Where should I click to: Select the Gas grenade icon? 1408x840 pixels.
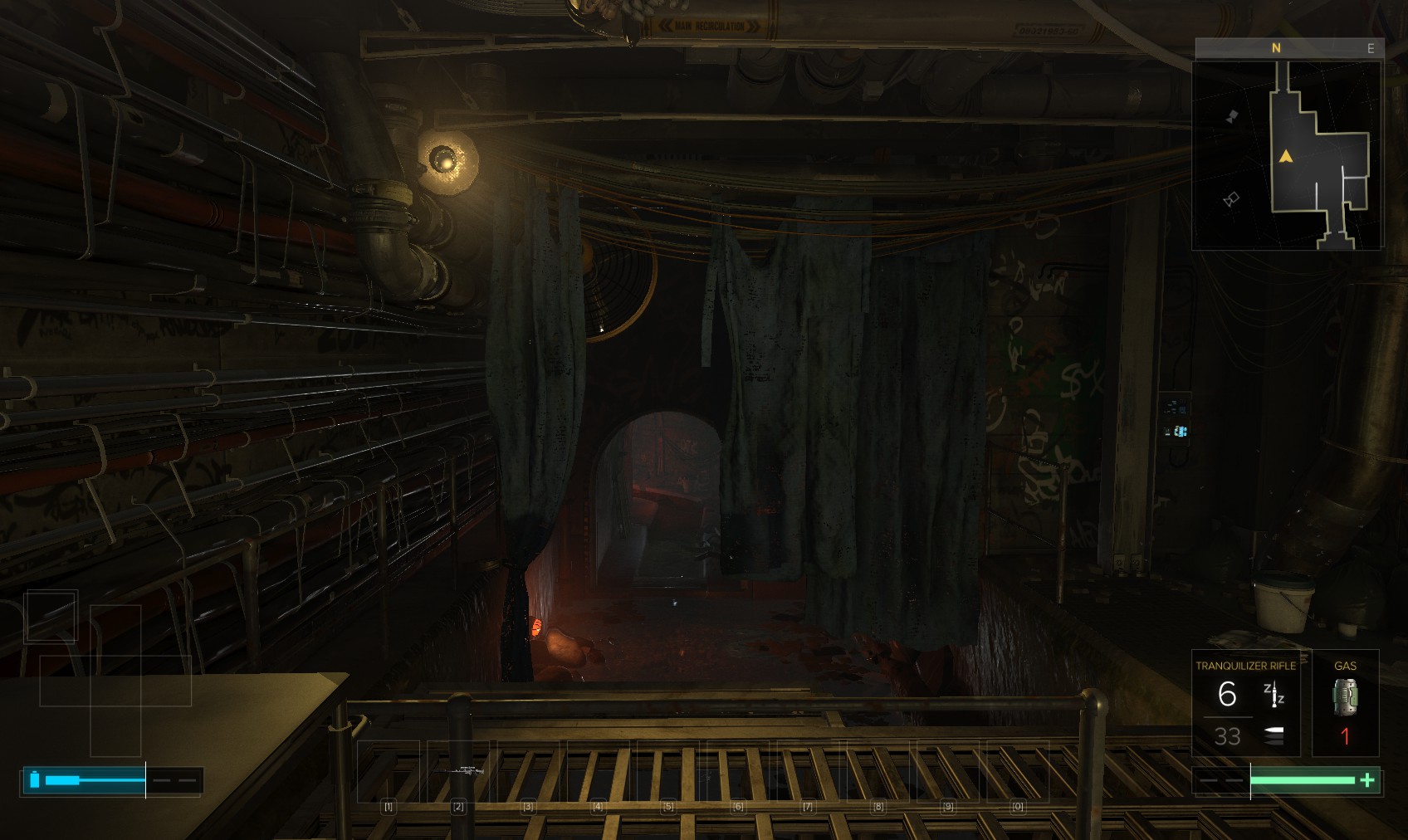pyautogui.click(x=1345, y=697)
